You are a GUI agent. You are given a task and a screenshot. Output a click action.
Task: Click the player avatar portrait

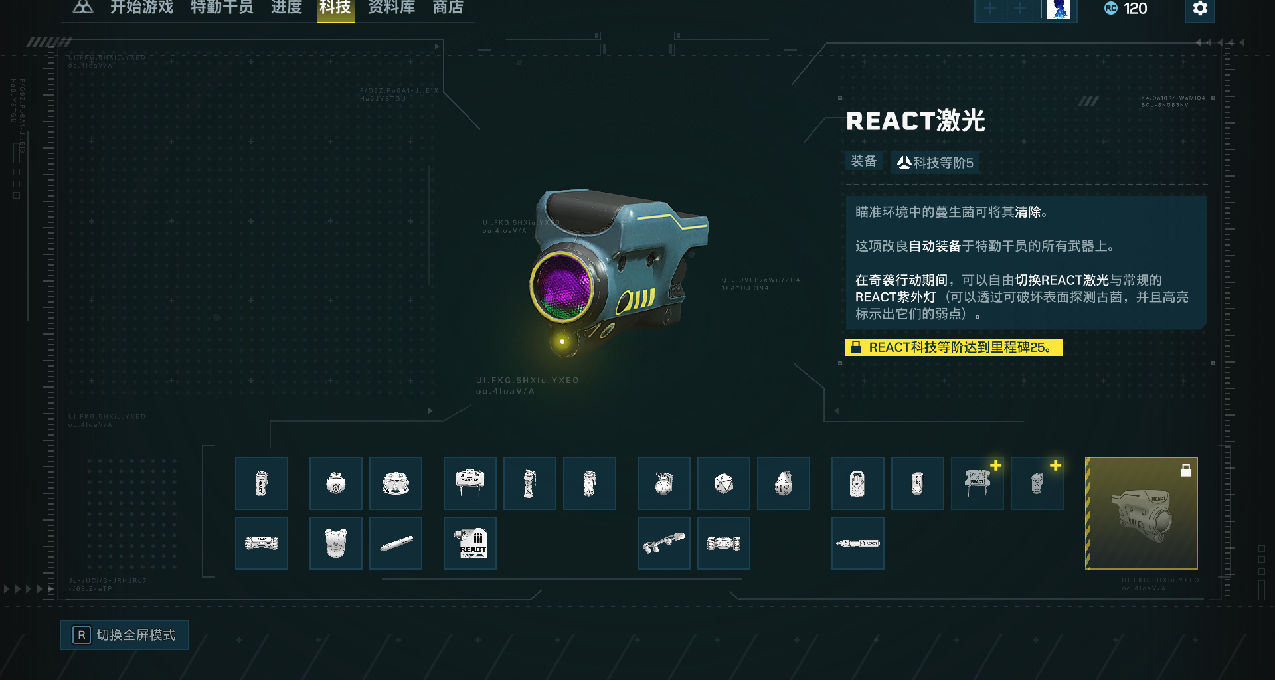point(1058,9)
